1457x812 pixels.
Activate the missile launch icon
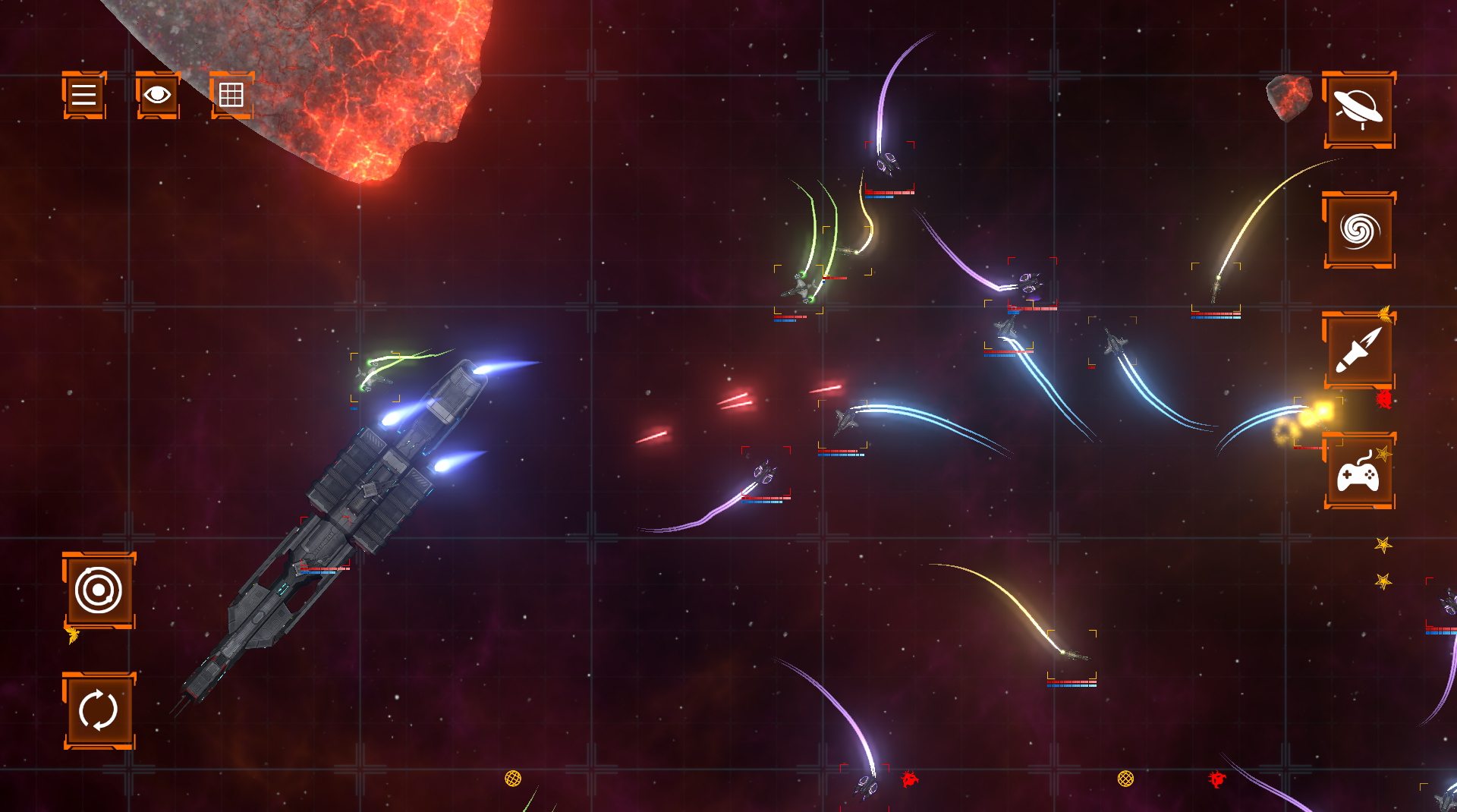(x=1359, y=349)
